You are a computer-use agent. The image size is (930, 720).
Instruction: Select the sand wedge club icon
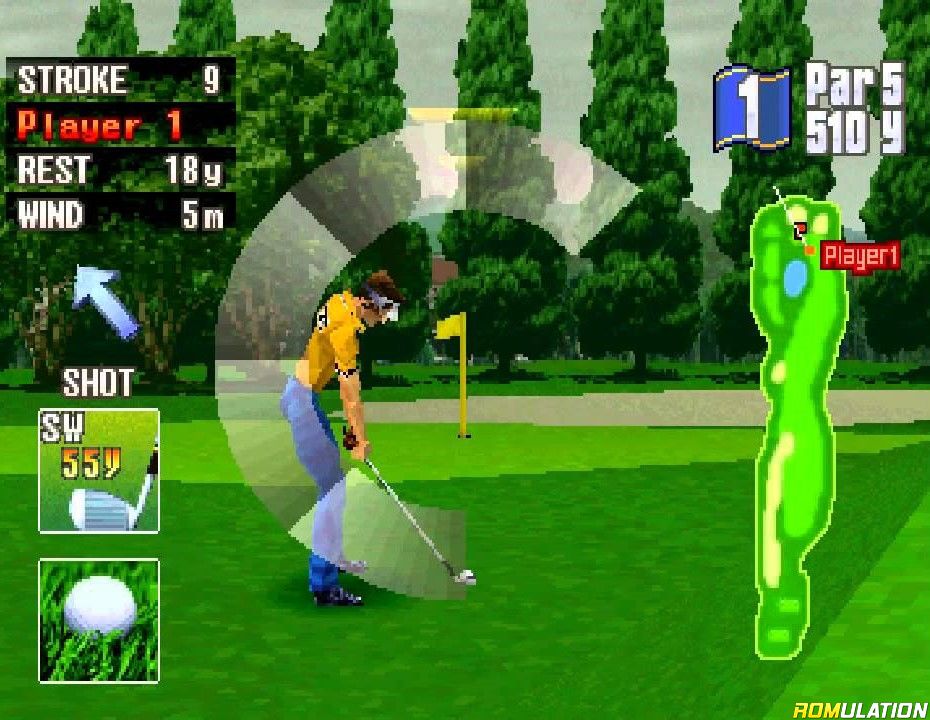click(99, 470)
